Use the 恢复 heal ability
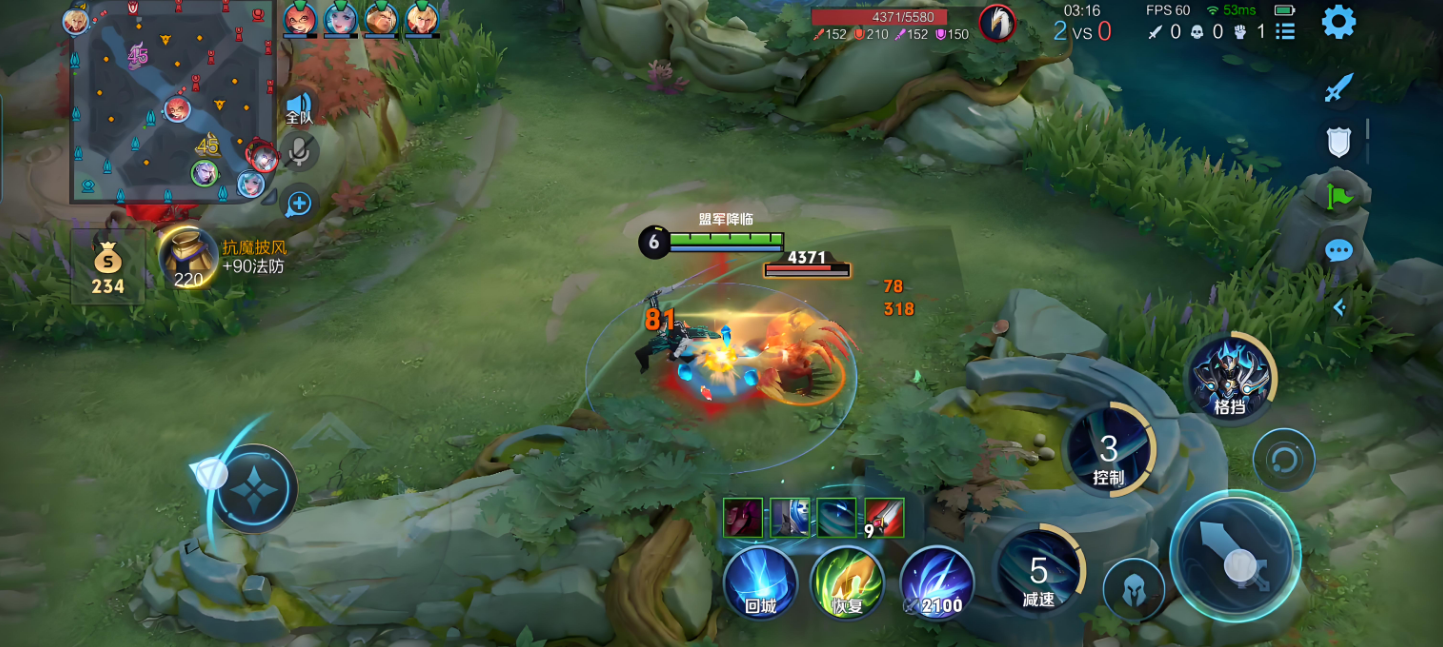 pyautogui.click(x=846, y=582)
